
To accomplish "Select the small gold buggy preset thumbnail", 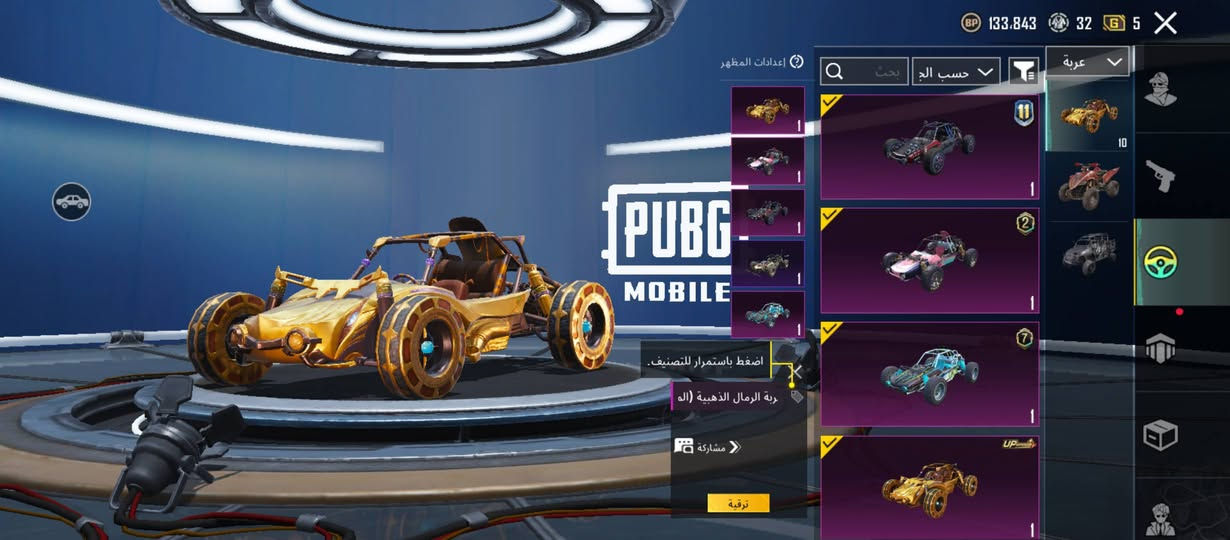I will 768,110.
